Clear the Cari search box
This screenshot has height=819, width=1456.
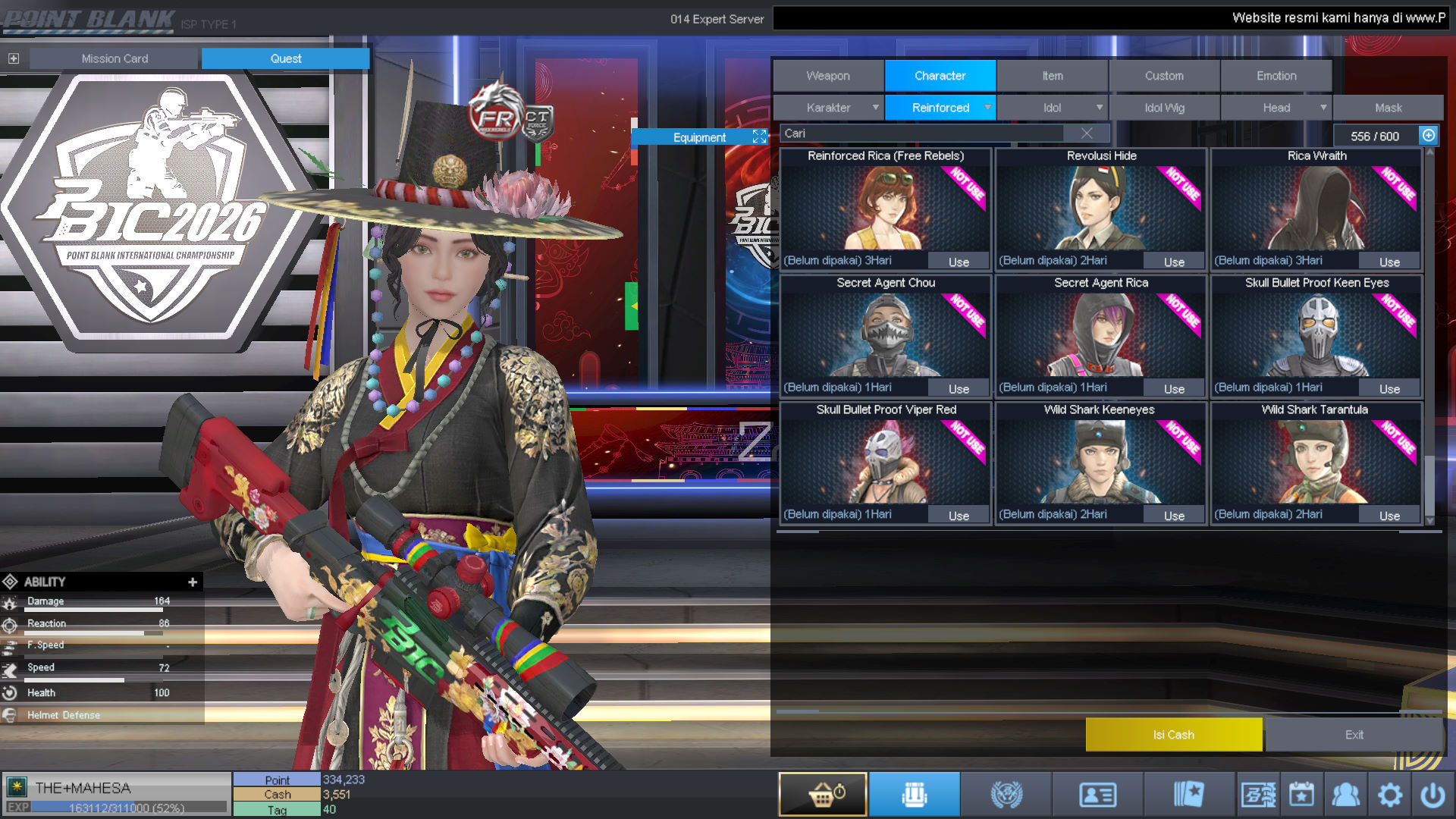pos(1087,133)
